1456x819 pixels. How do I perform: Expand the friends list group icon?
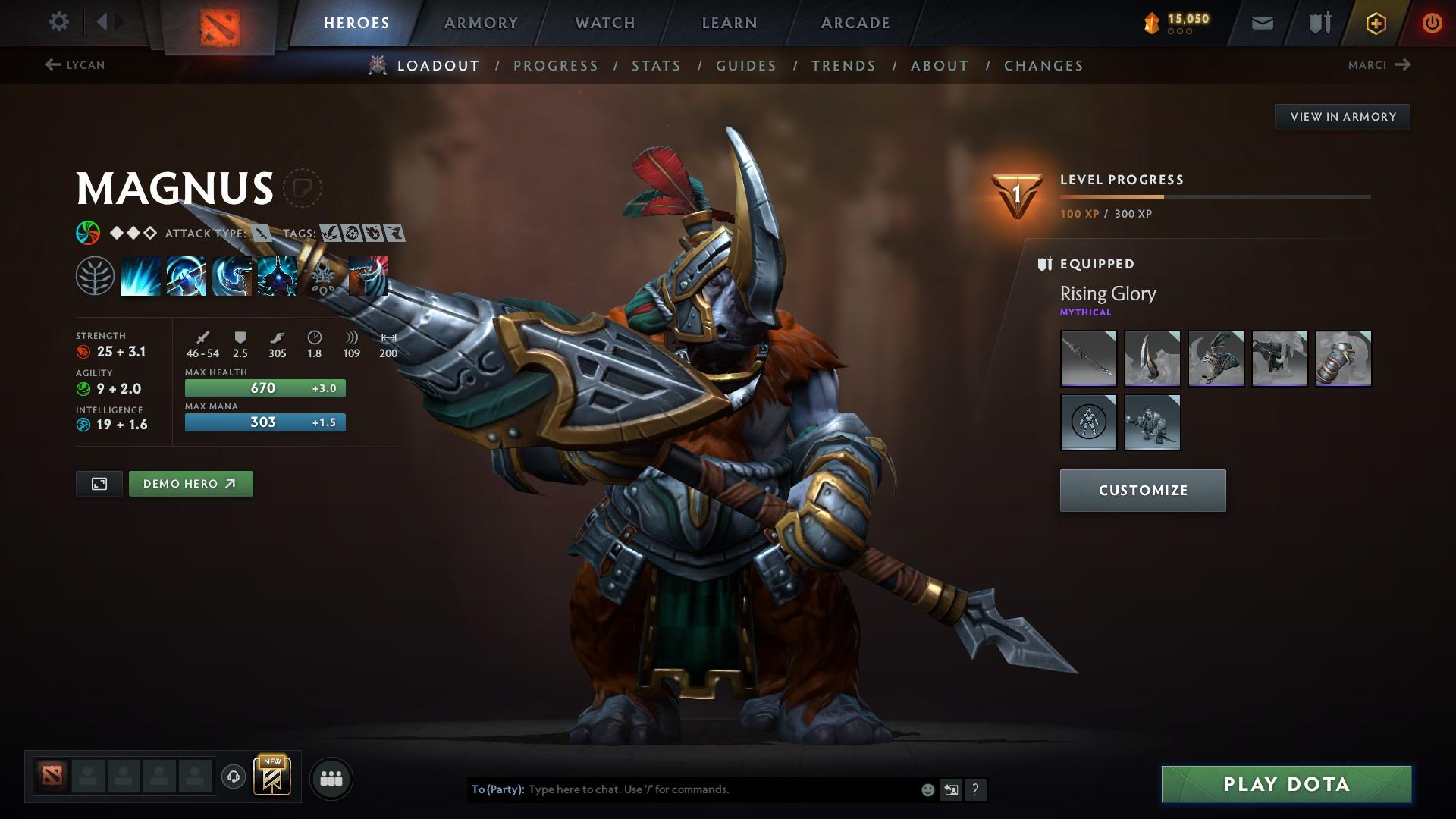click(x=331, y=777)
